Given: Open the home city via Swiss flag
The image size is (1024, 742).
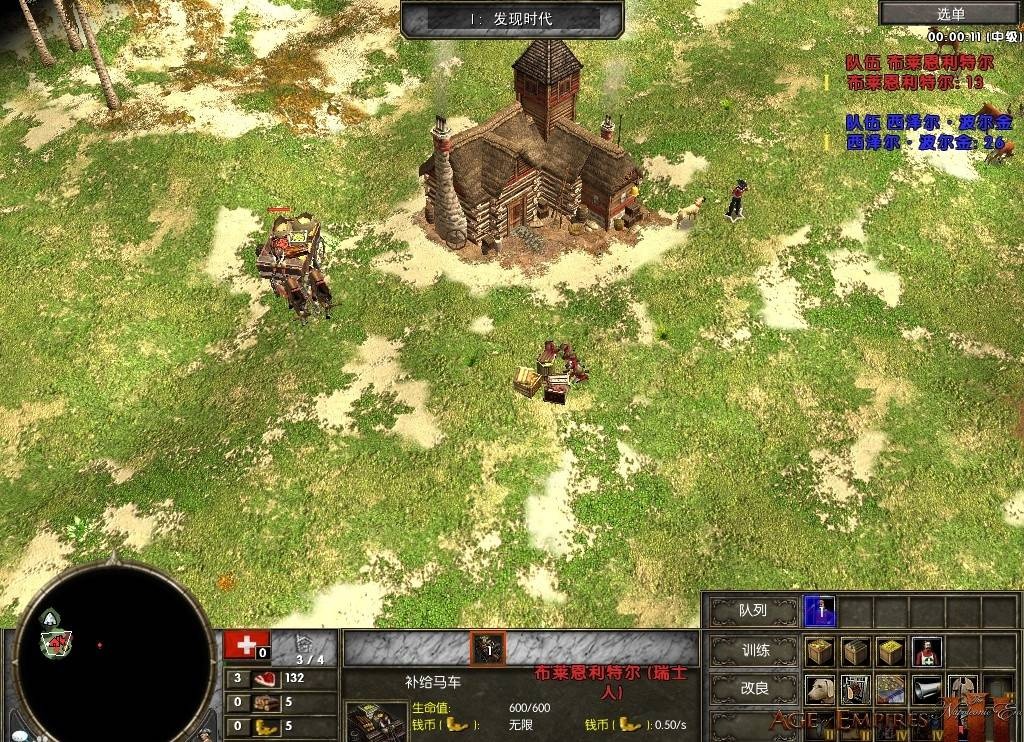Looking at the screenshot, I should click(x=246, y=645).
